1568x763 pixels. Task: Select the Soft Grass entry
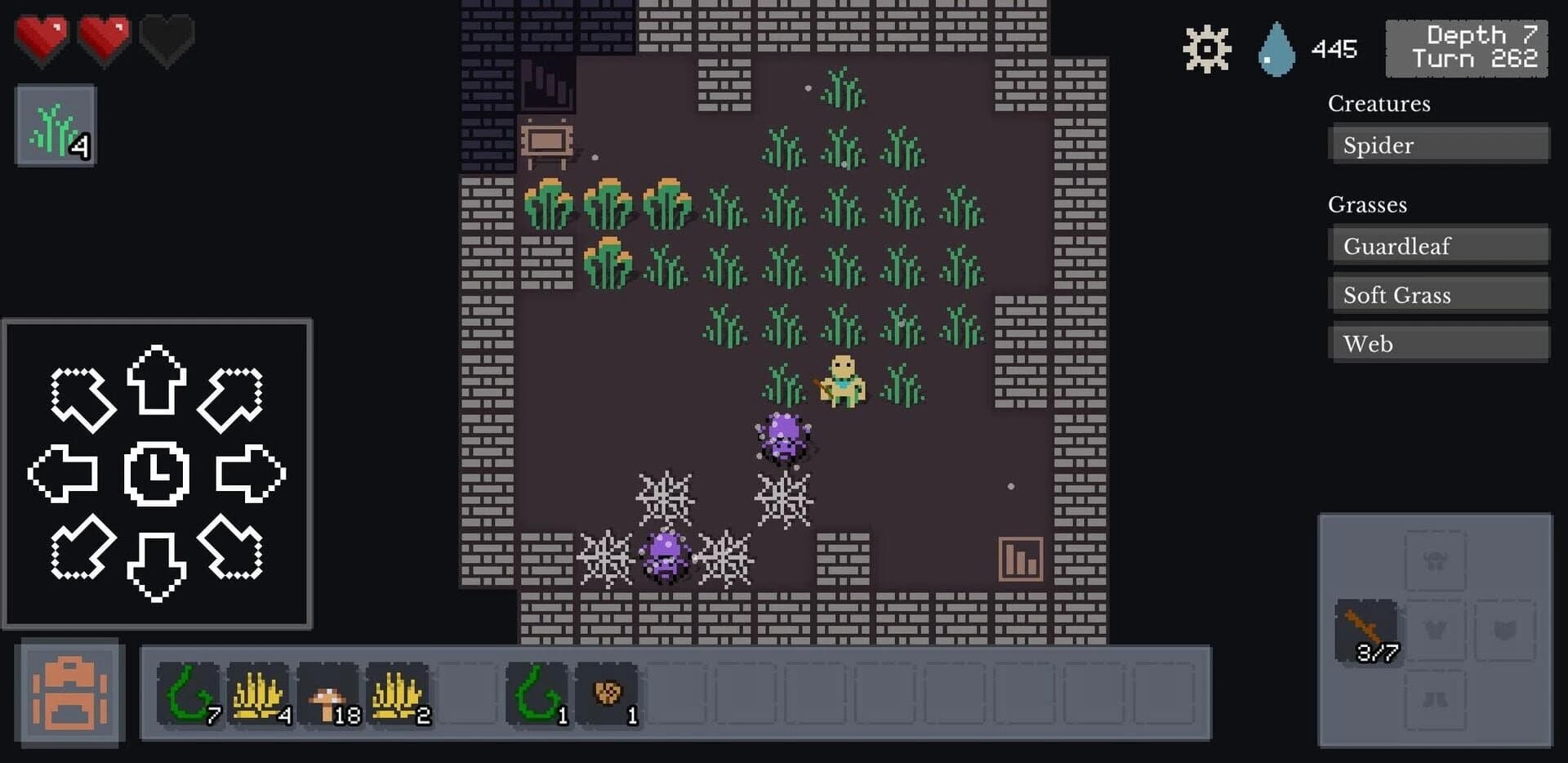coord(1439,294)
